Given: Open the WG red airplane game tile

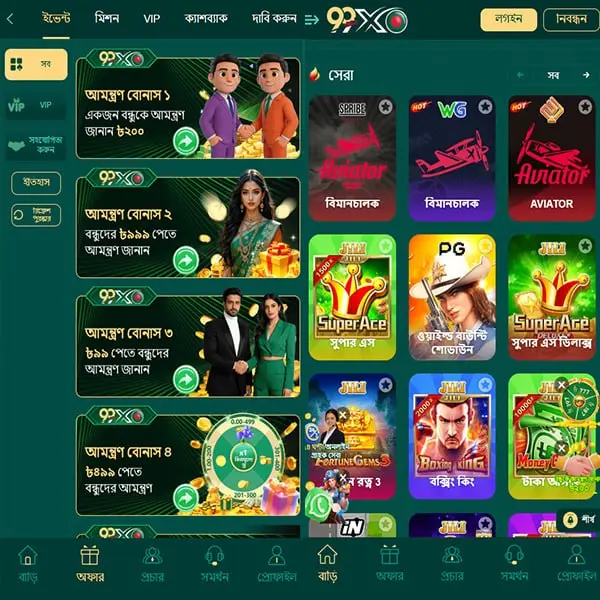Looking at the screenshot, I should (x=451, y=157).
